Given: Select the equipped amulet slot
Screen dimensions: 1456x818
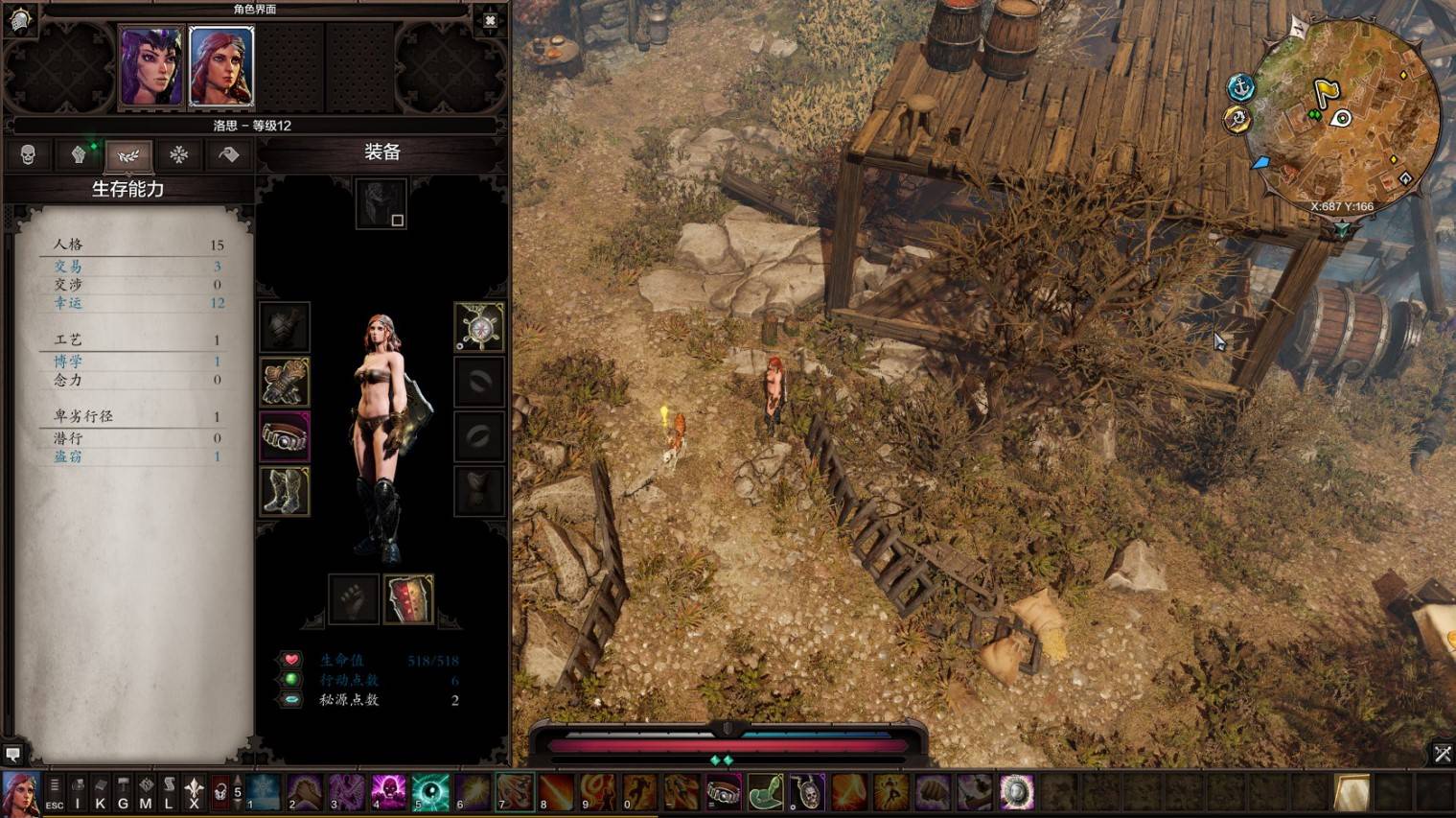Looking at the screenshot, I should pos(478,327).
